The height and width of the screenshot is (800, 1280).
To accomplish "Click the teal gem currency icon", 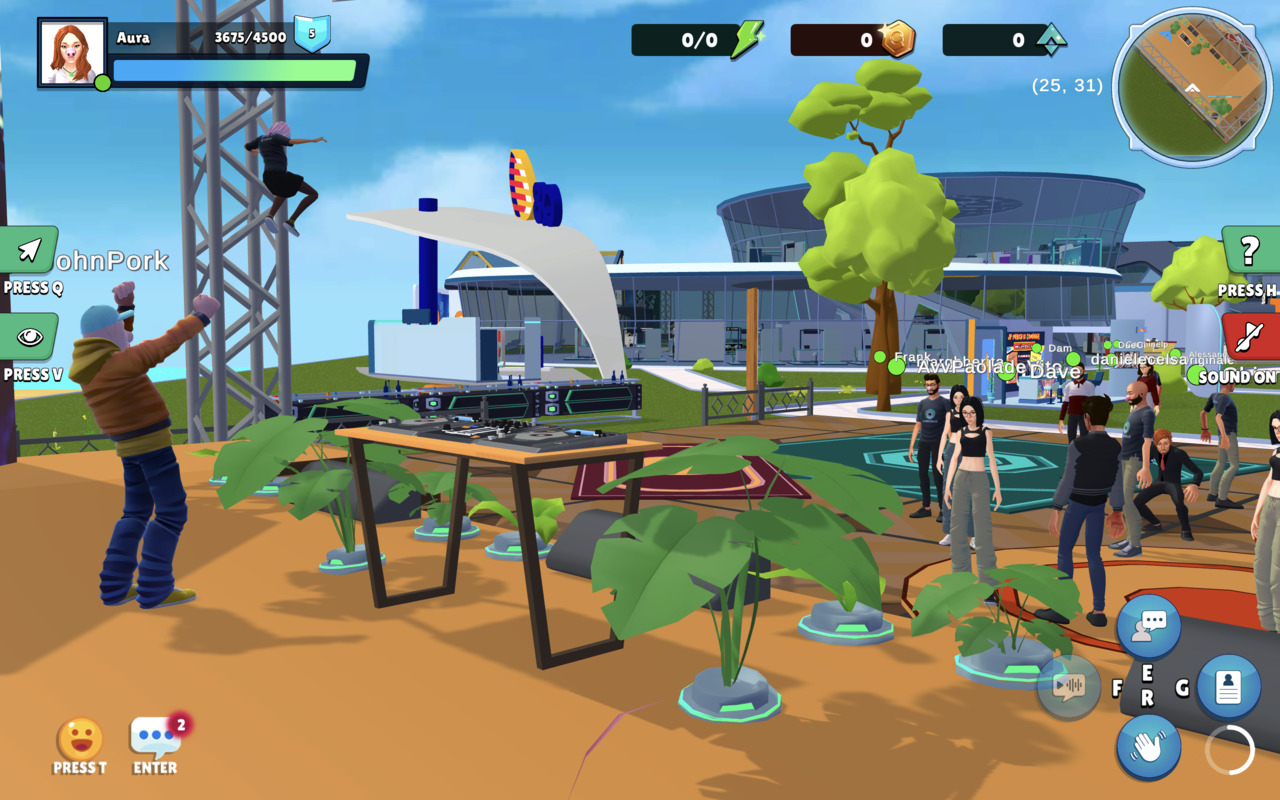I will pyautogui.click(x=1050, y=40).
